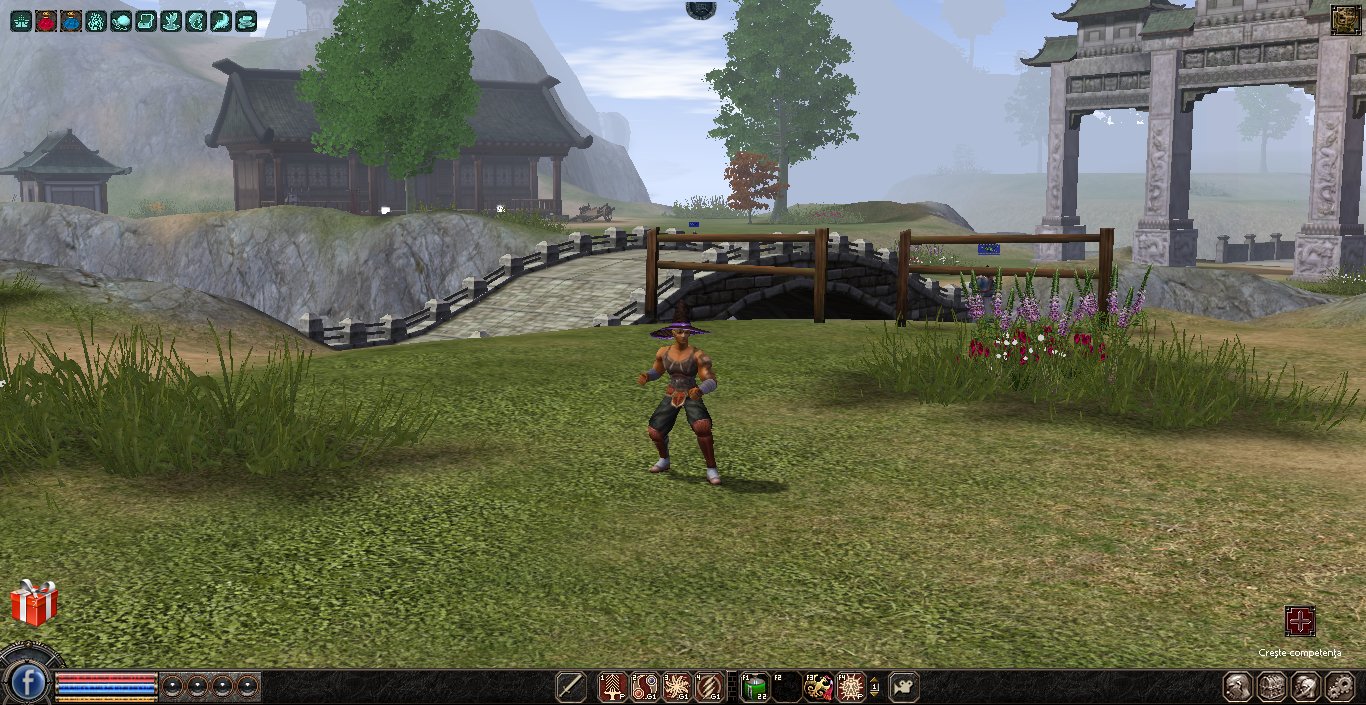Screen dimensions: 1366x705
Task: Use the green potion in slot F1
Action: pyautogui.click(x=755, y=687)
